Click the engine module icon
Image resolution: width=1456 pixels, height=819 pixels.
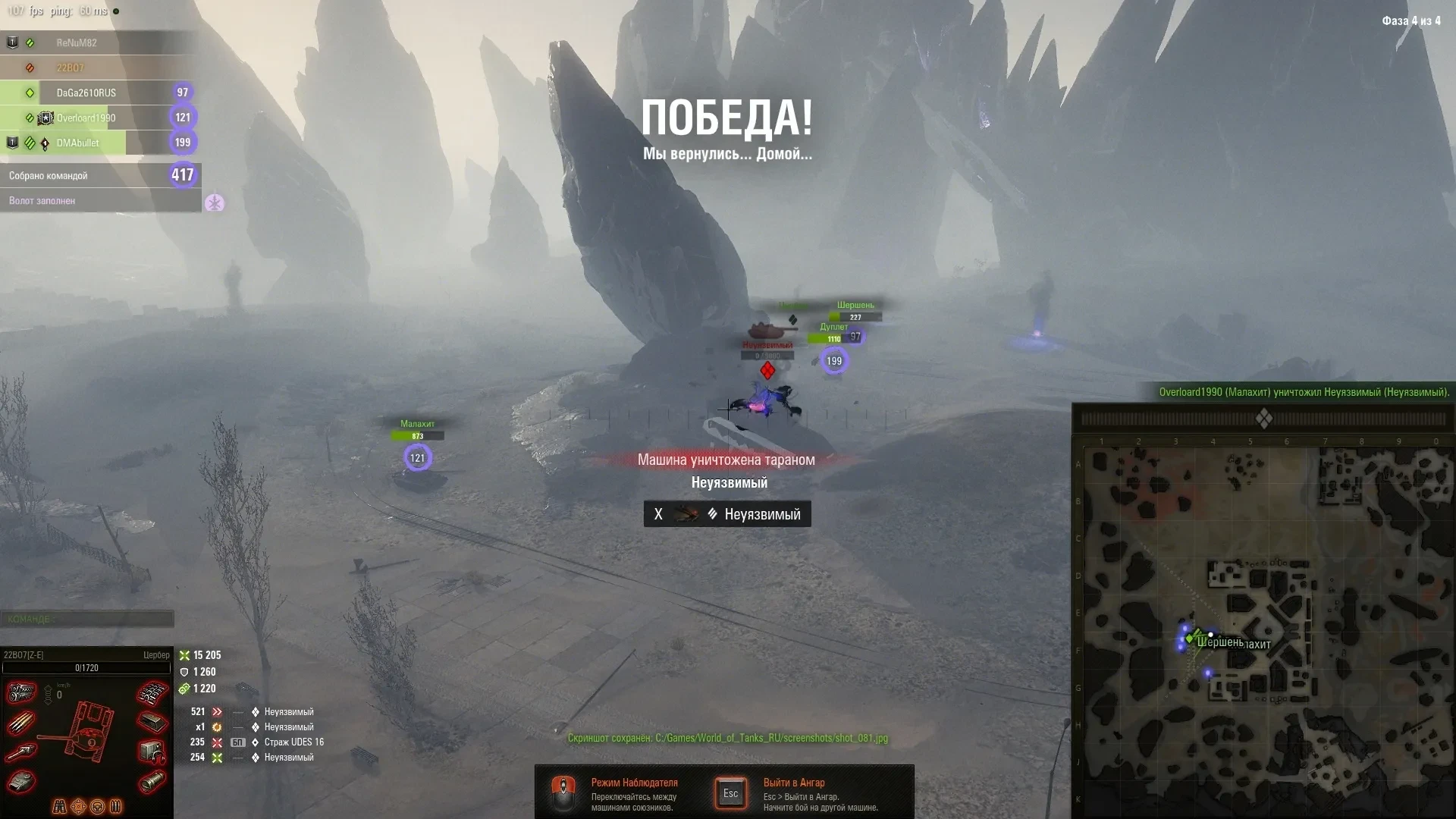[x=22, y=692]
